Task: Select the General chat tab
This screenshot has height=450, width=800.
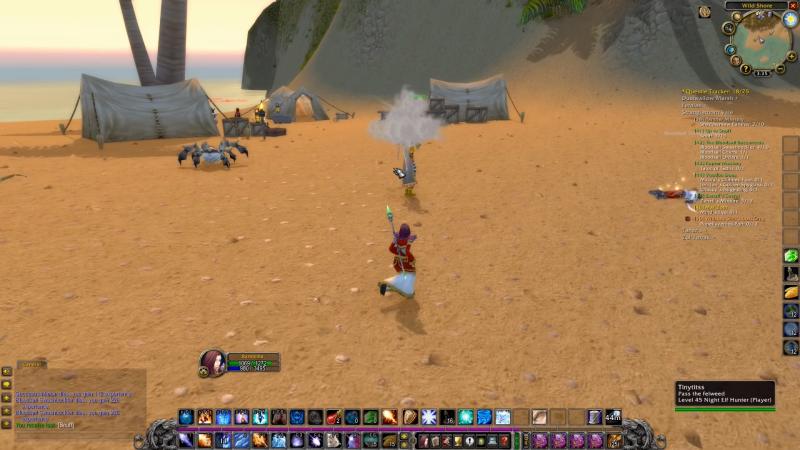Action: (30, 364)
